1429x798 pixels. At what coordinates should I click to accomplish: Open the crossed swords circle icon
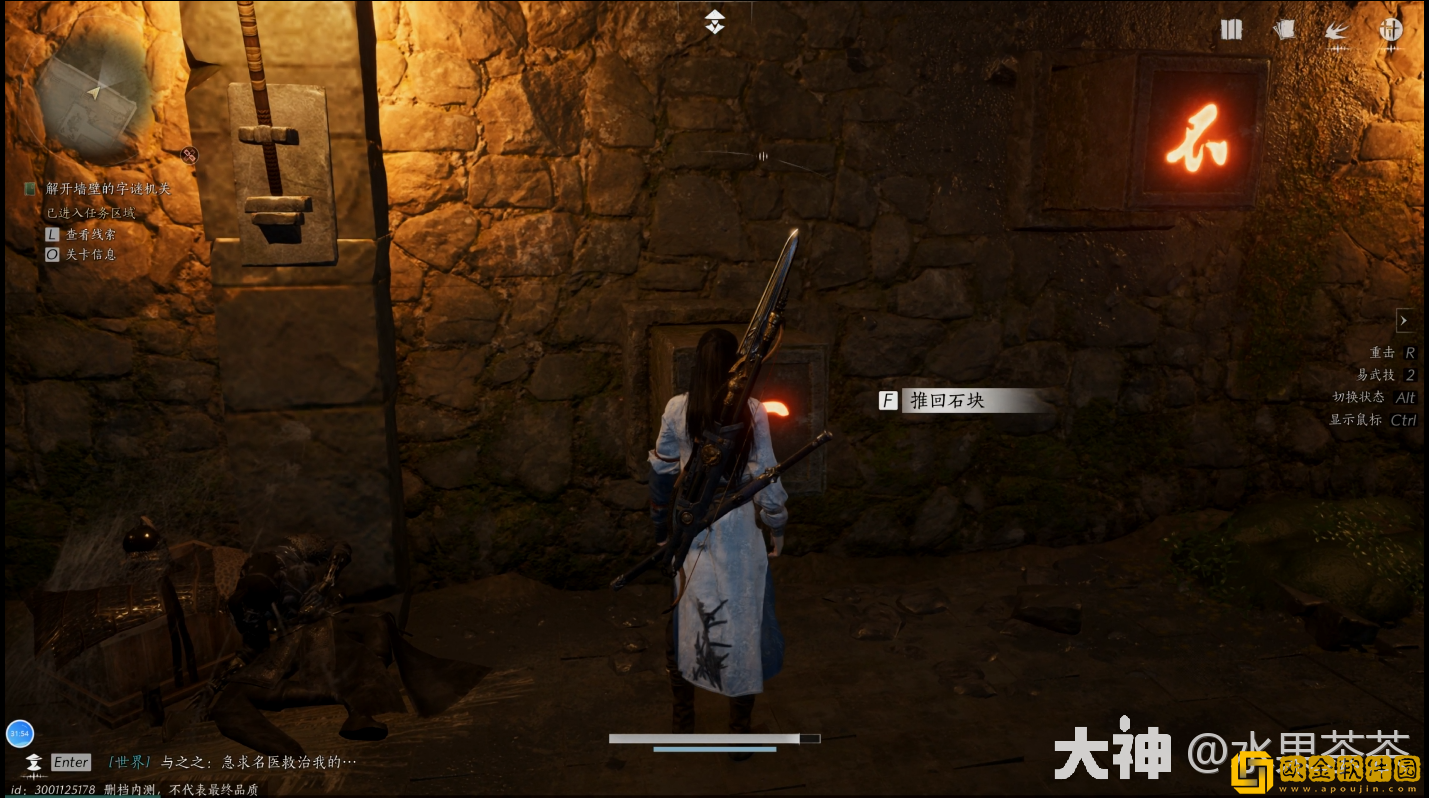(1391, 30)
